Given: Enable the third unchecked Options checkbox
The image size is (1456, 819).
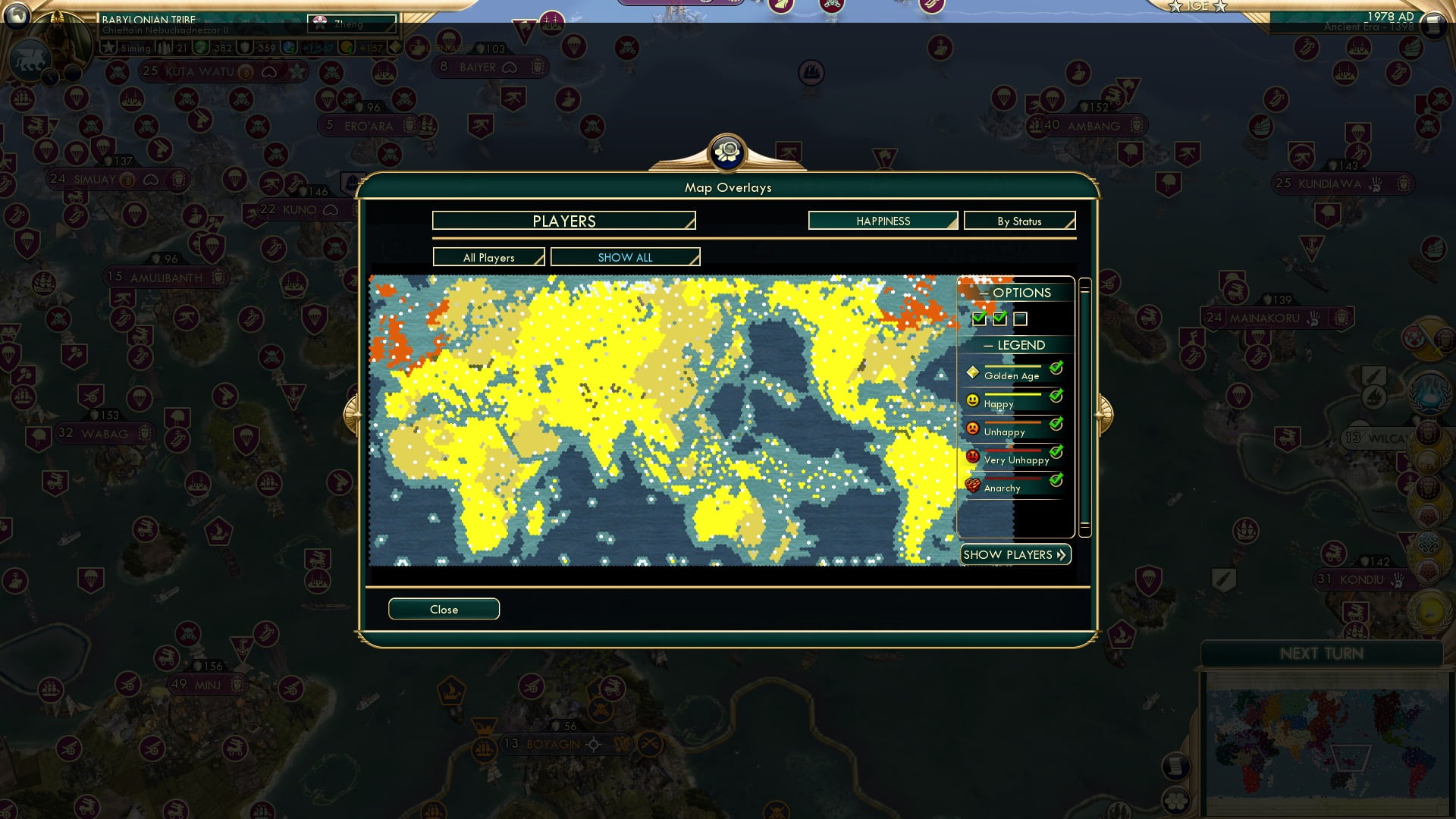Looking at the screenshot, I should click(1021, 319).
